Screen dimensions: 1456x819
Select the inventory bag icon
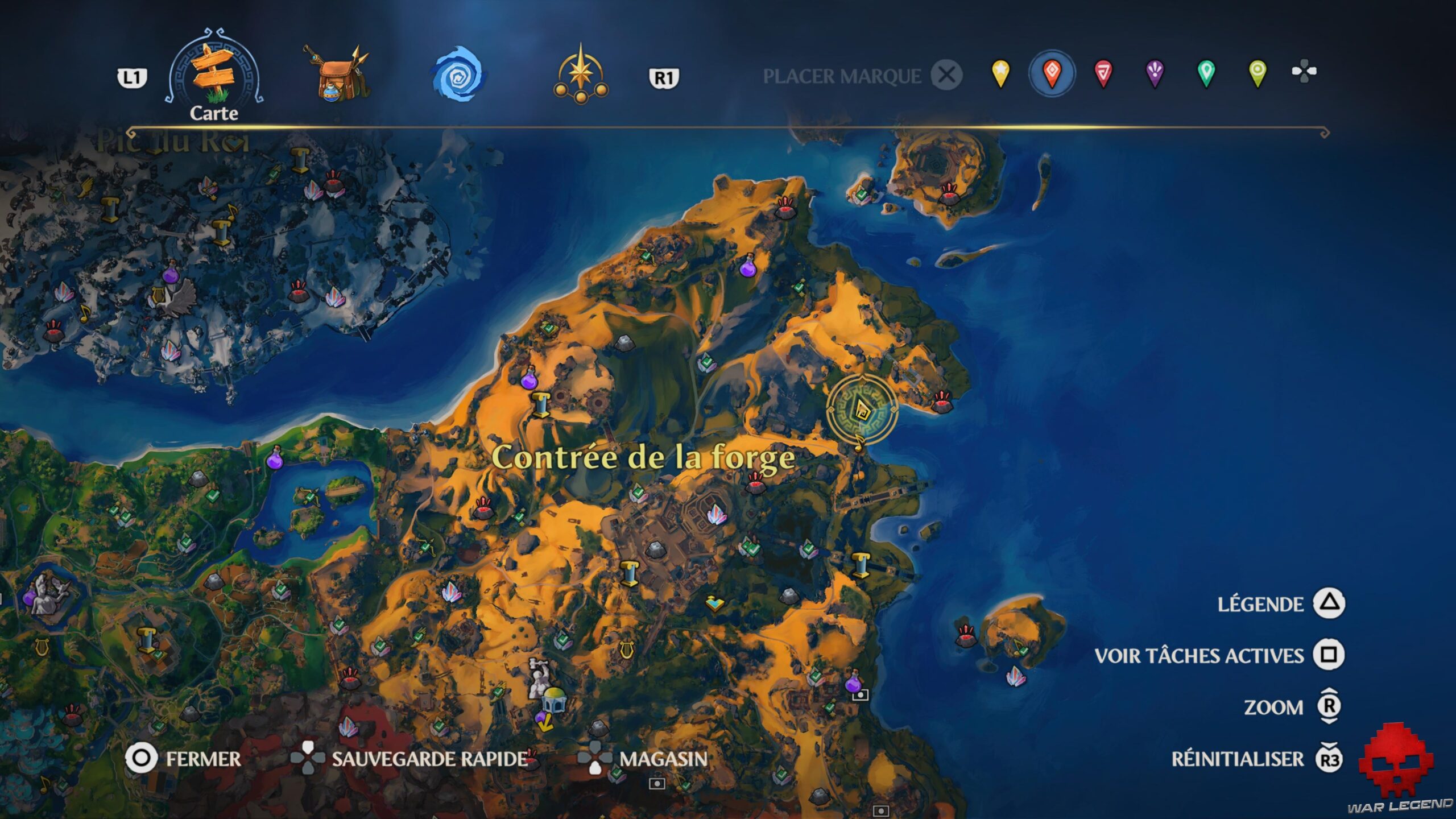[x=336, y=74]
